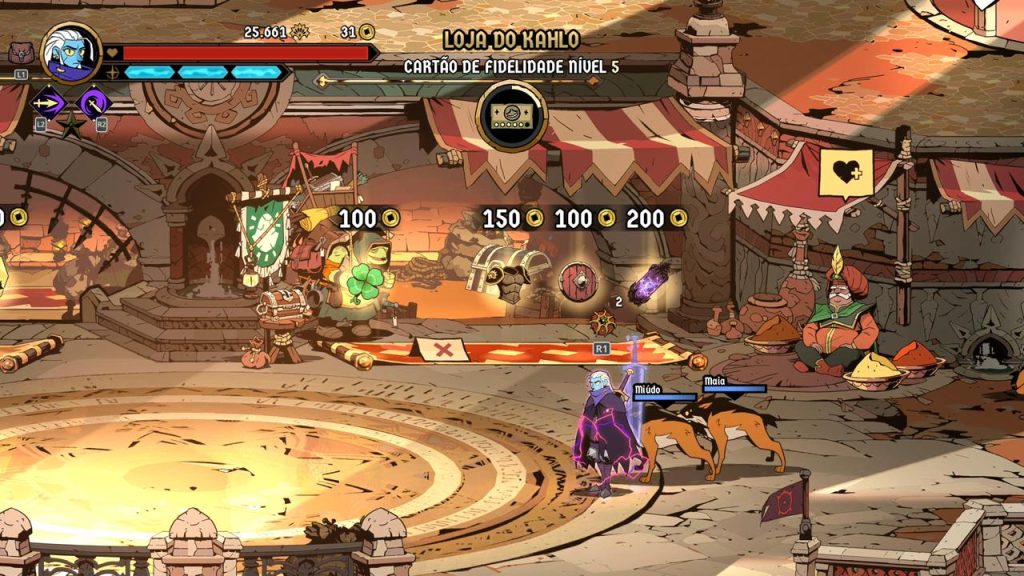Screen dimensions: 1024x576
Task: Select the hero portrait in the HUD
Action: pyautogui.click(x=72, y=51)
